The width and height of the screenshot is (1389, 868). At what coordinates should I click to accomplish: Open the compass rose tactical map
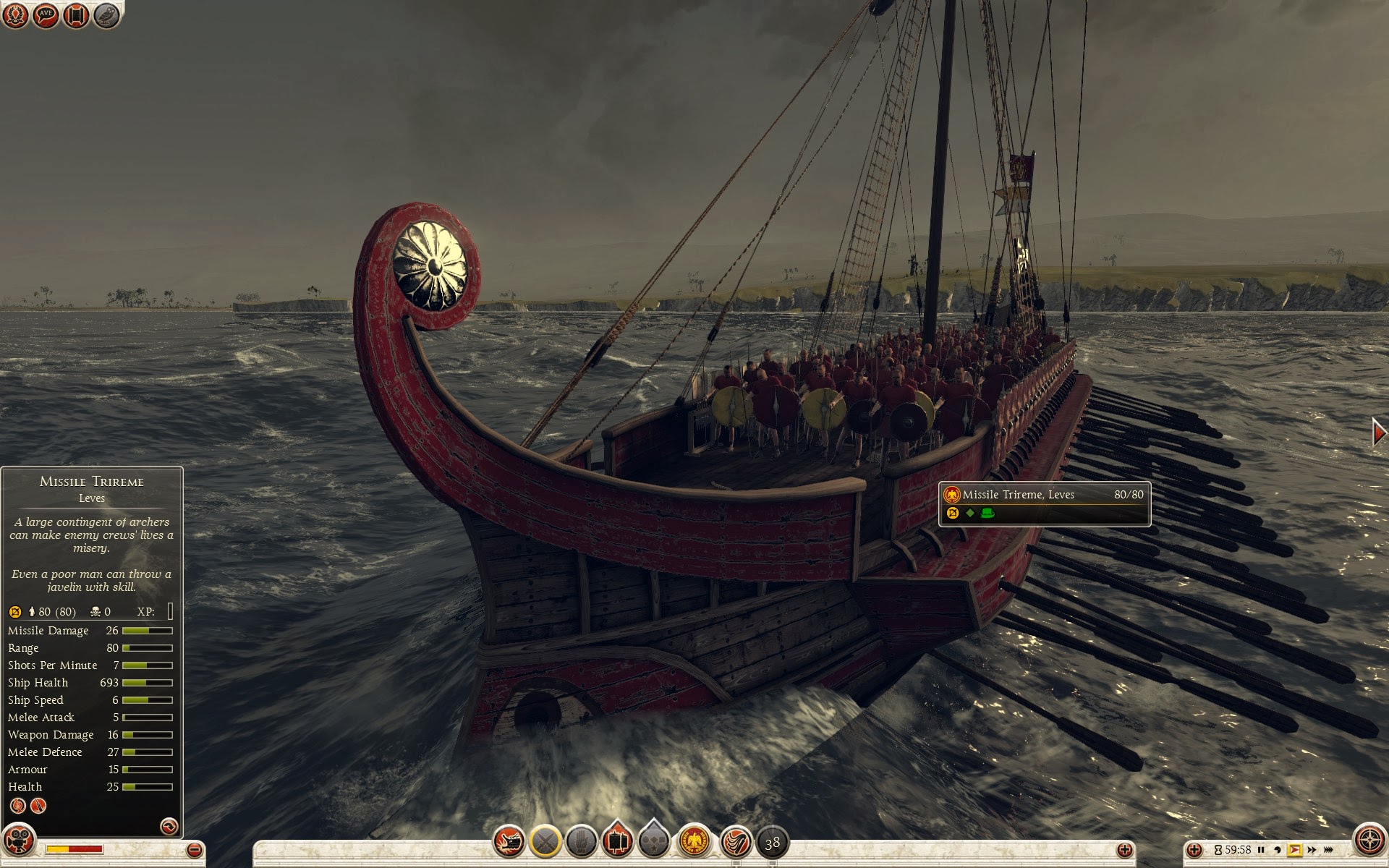[1369, 841]
